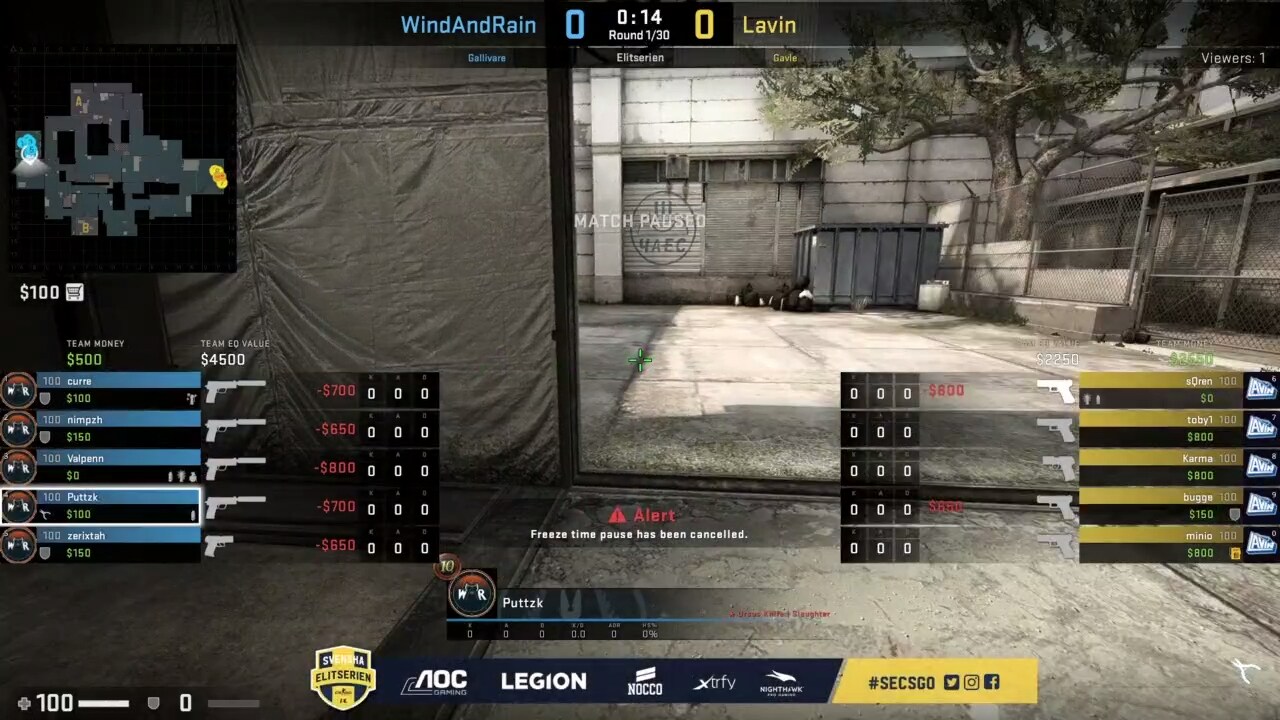This screenshot has height=720, width=1280.
Task: Click the AOC Gaming sponsor logo
Action: pos(434,682)
